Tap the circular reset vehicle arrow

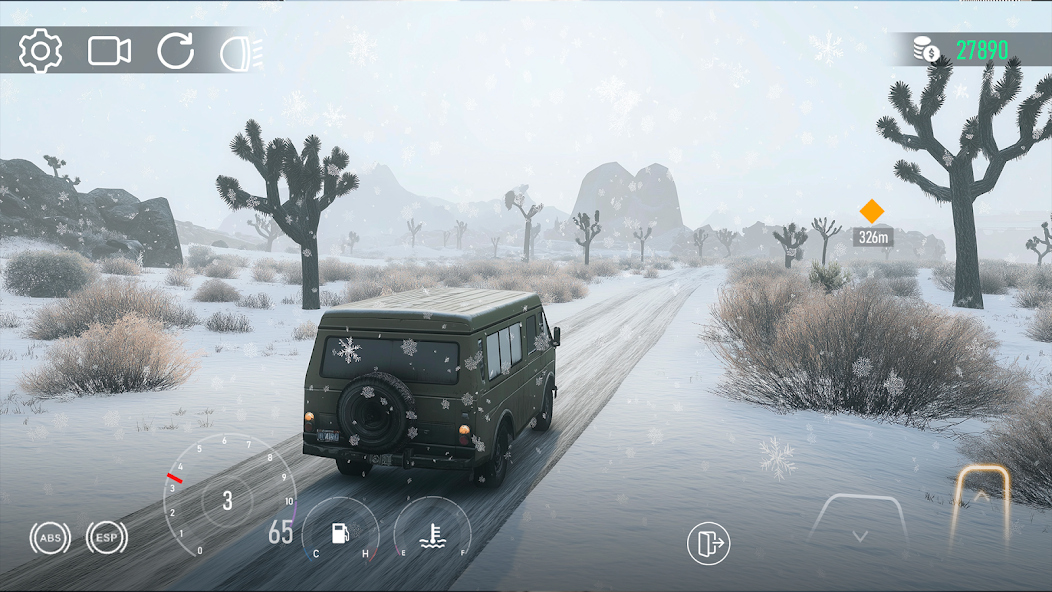(x=175, y=51)
